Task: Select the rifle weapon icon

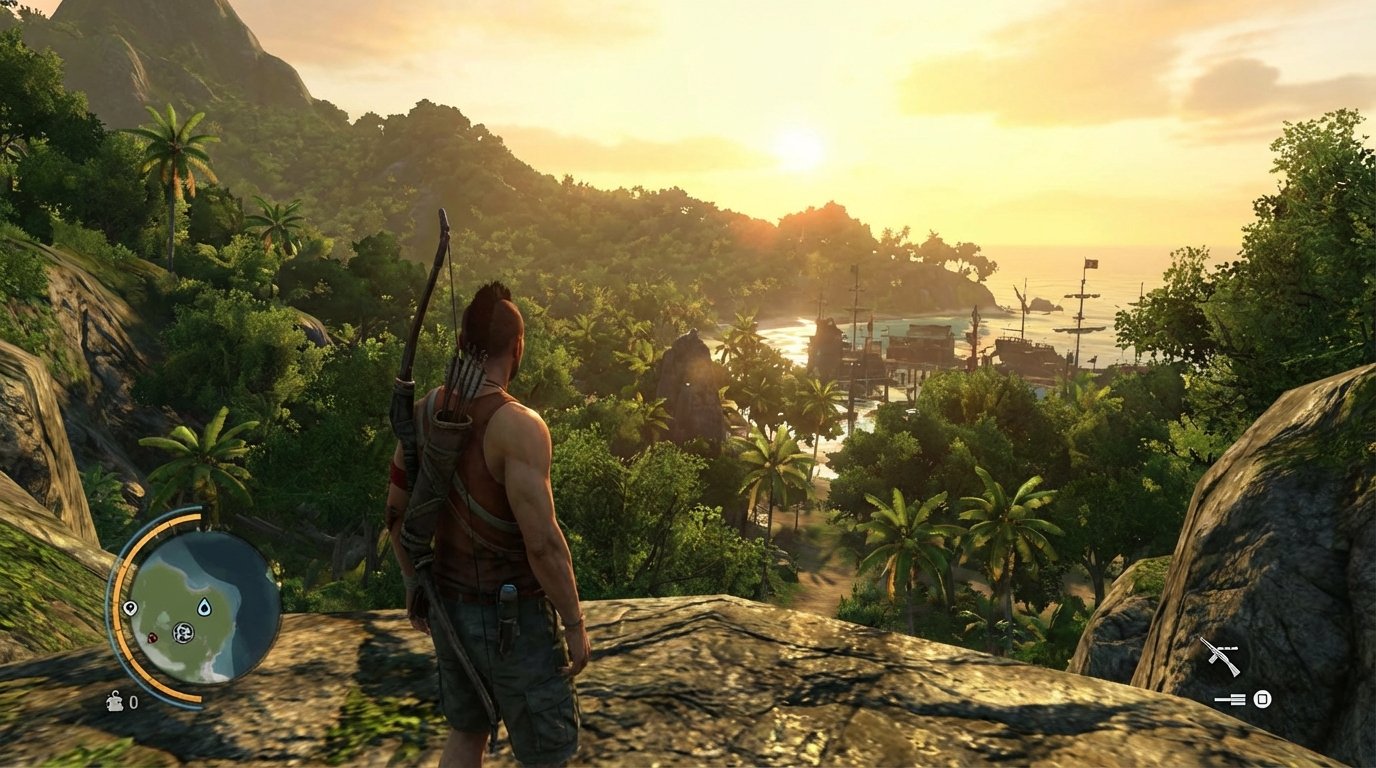Action: tap(1219, 656)
